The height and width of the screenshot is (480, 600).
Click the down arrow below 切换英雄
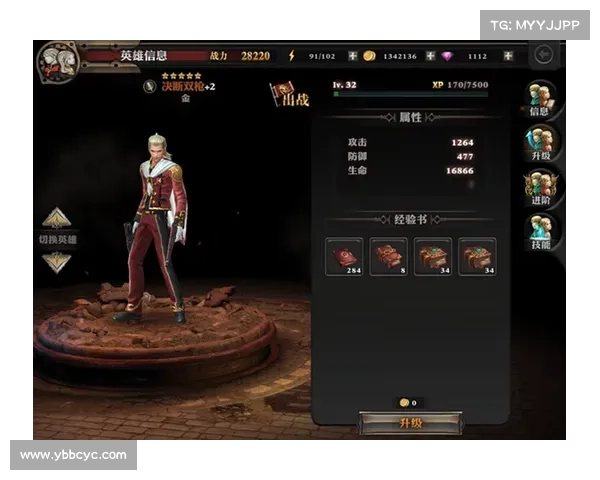click(56, 262)
